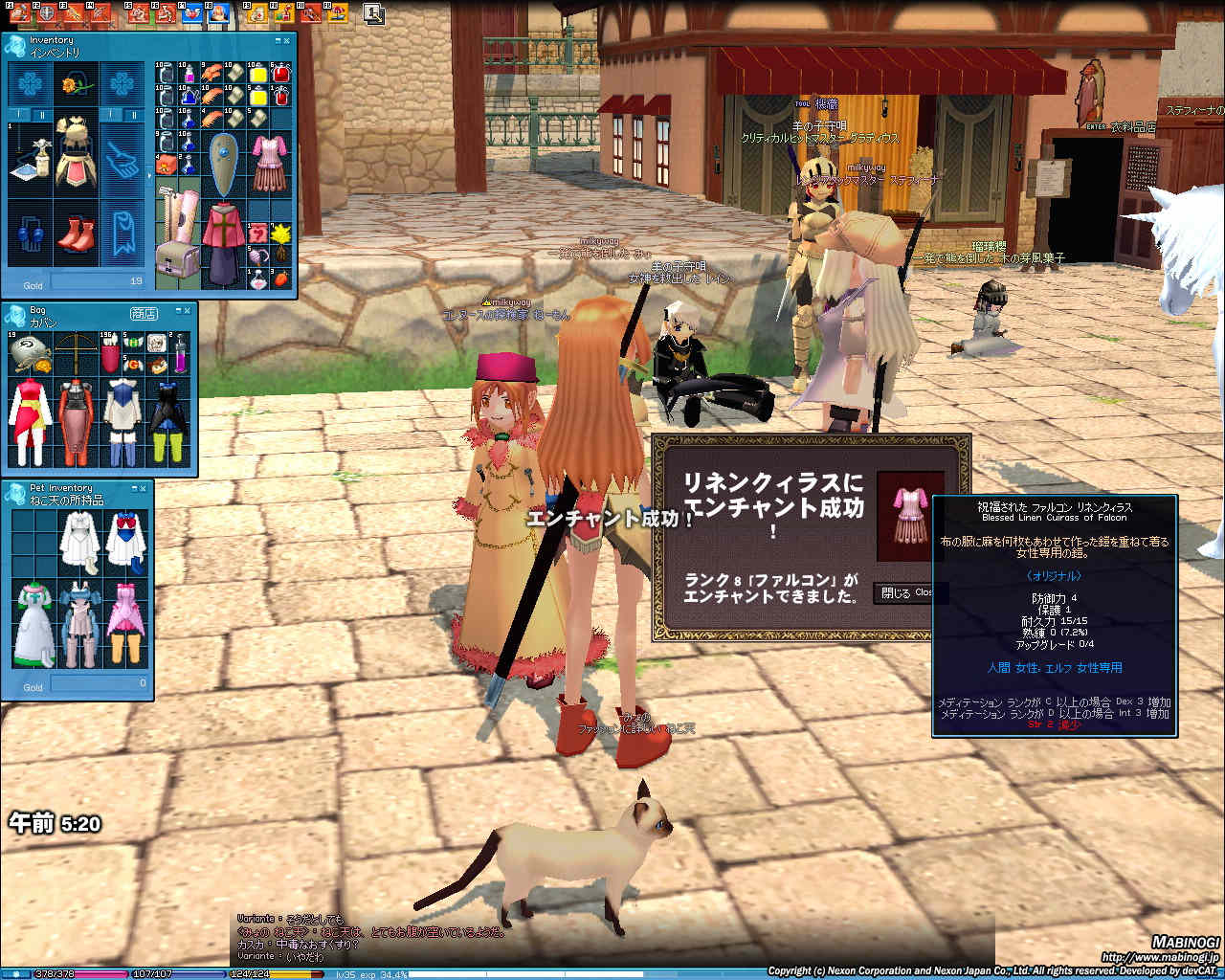Screen dimensions: 1225x980
Task: Open the 商店 shop button in Bag
Action: (144, 314)
